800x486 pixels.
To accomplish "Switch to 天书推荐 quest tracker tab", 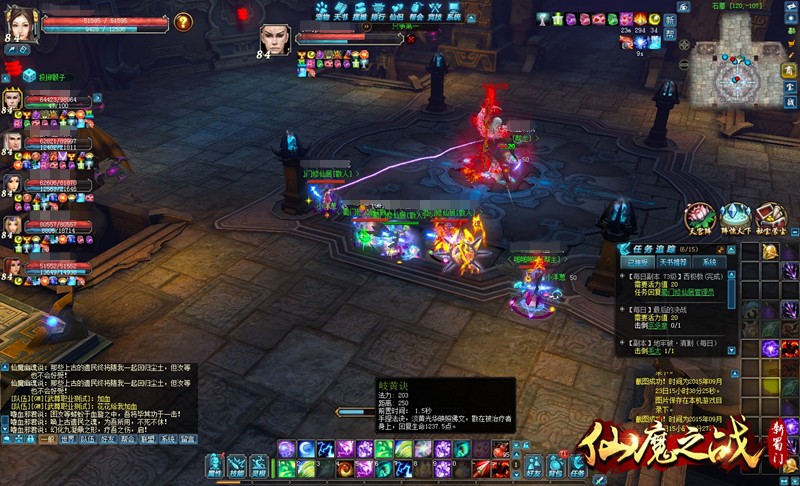I will click(x=674, y=261).
